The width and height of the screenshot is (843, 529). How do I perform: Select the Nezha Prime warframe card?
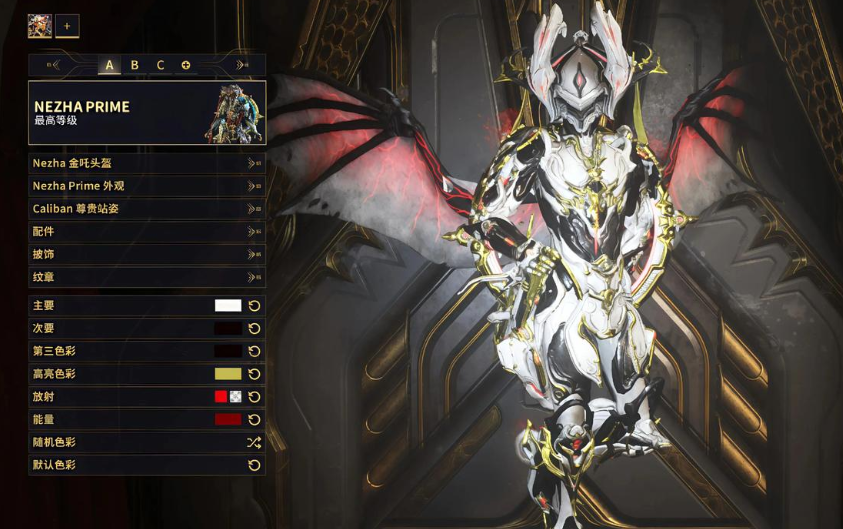(147, 113)
